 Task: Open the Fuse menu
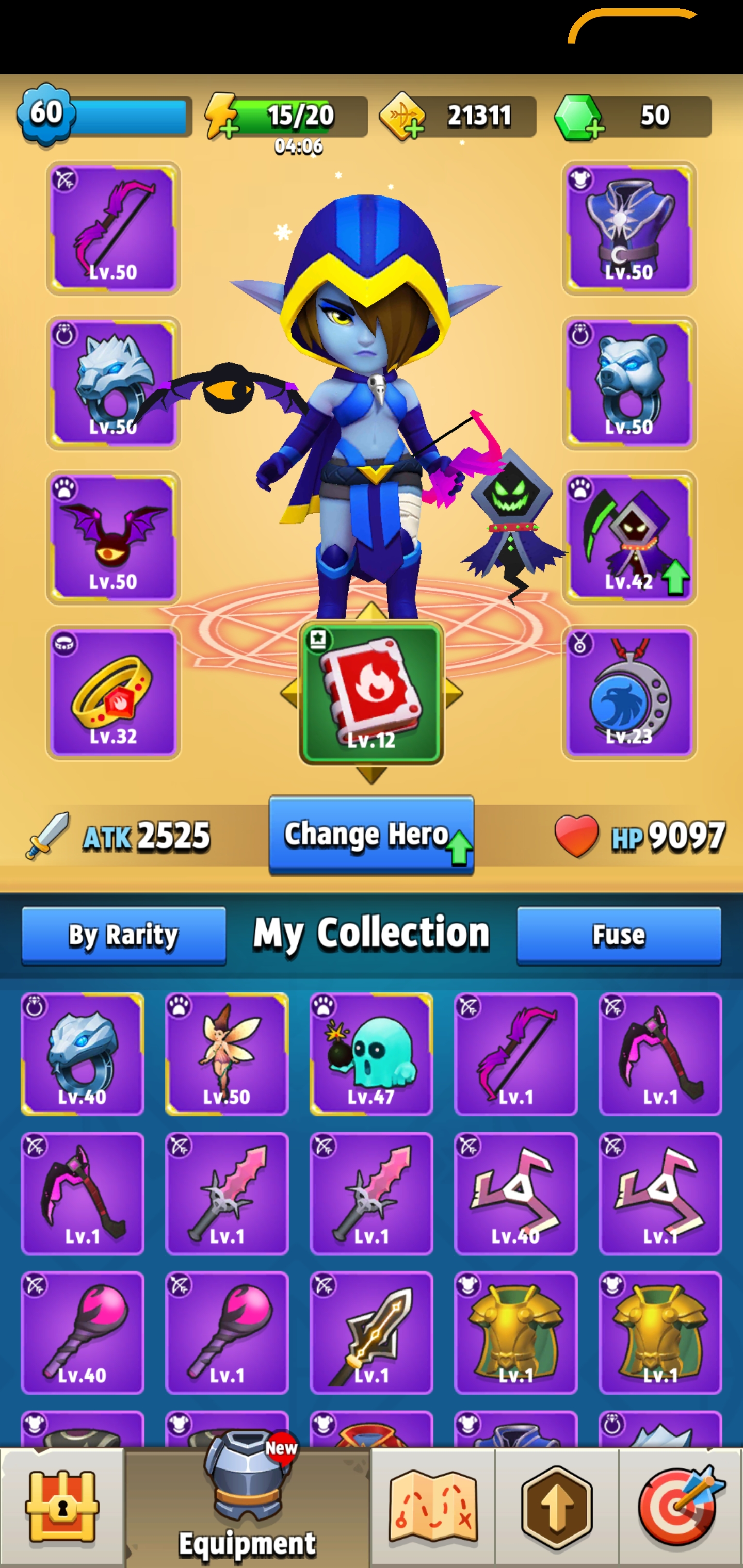pos(619,933)
